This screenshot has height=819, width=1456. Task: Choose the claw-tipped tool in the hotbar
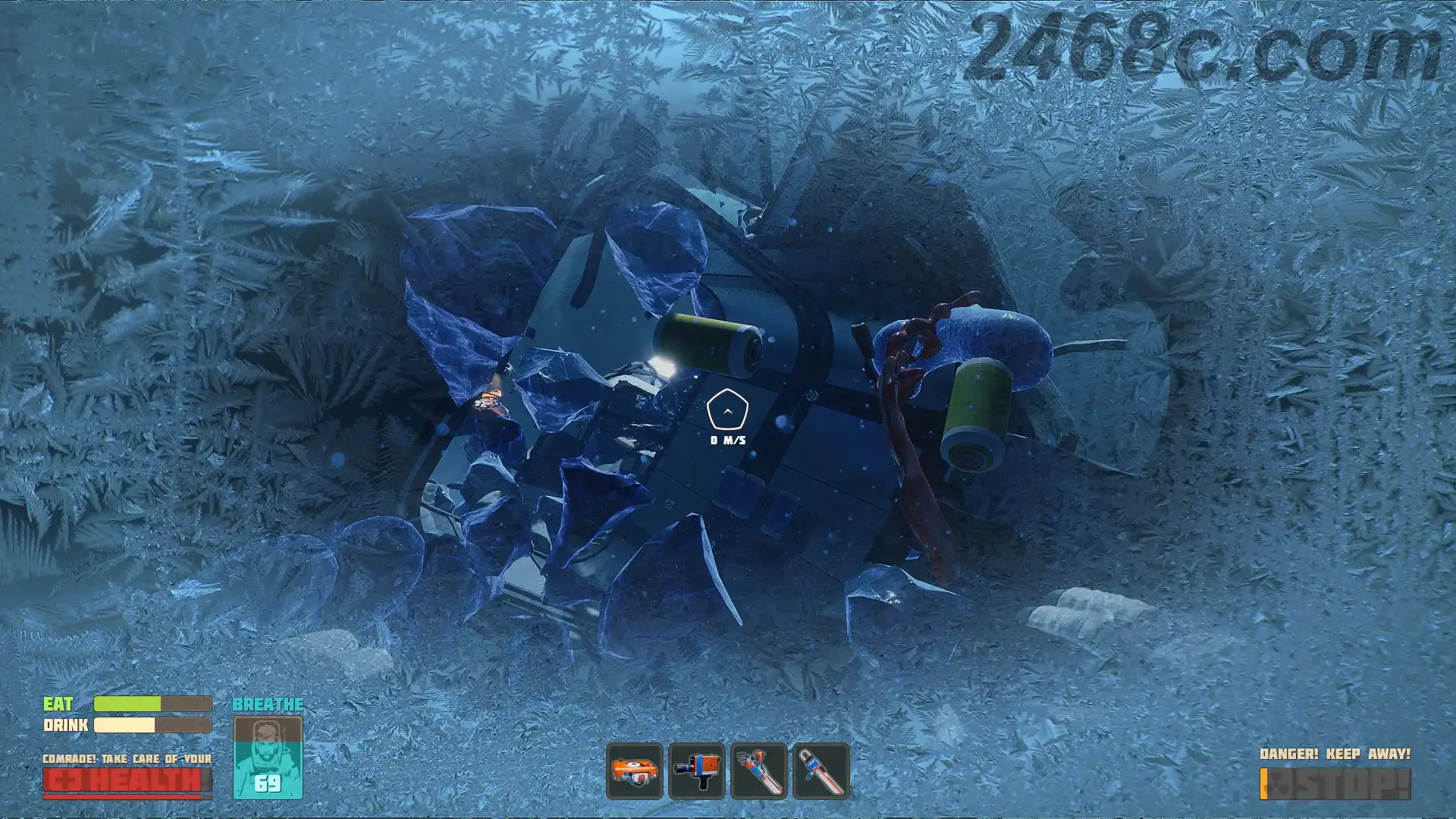759,771
